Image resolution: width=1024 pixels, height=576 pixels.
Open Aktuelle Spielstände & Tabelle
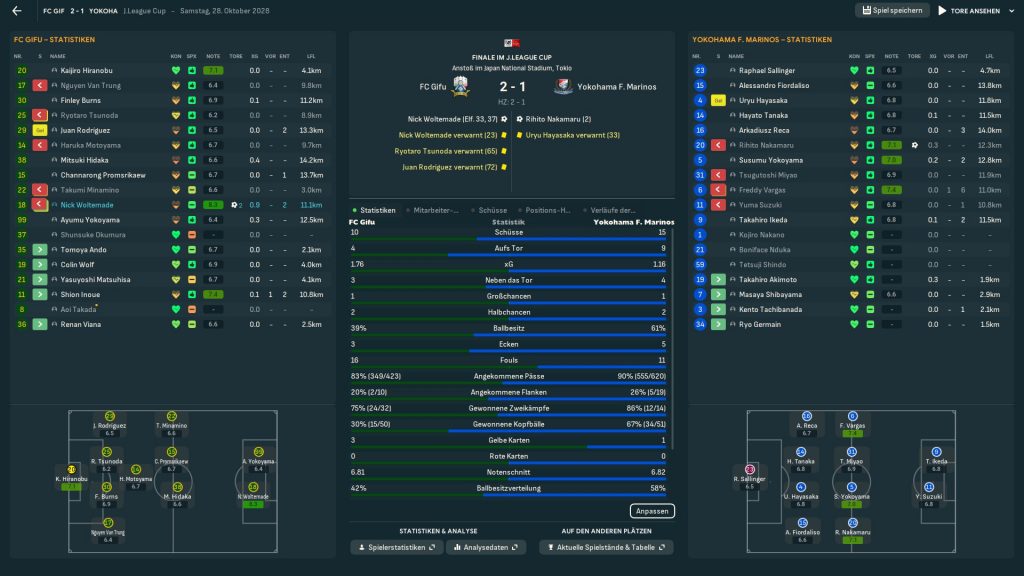coord(605,548)
